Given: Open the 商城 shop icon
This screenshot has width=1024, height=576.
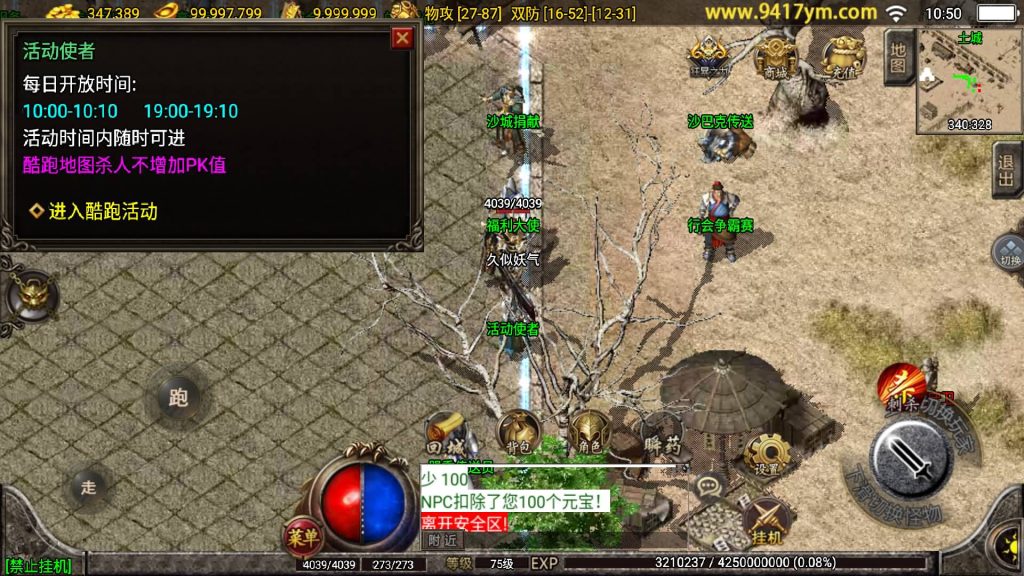Looking at the screenshot, I should 775,58.
